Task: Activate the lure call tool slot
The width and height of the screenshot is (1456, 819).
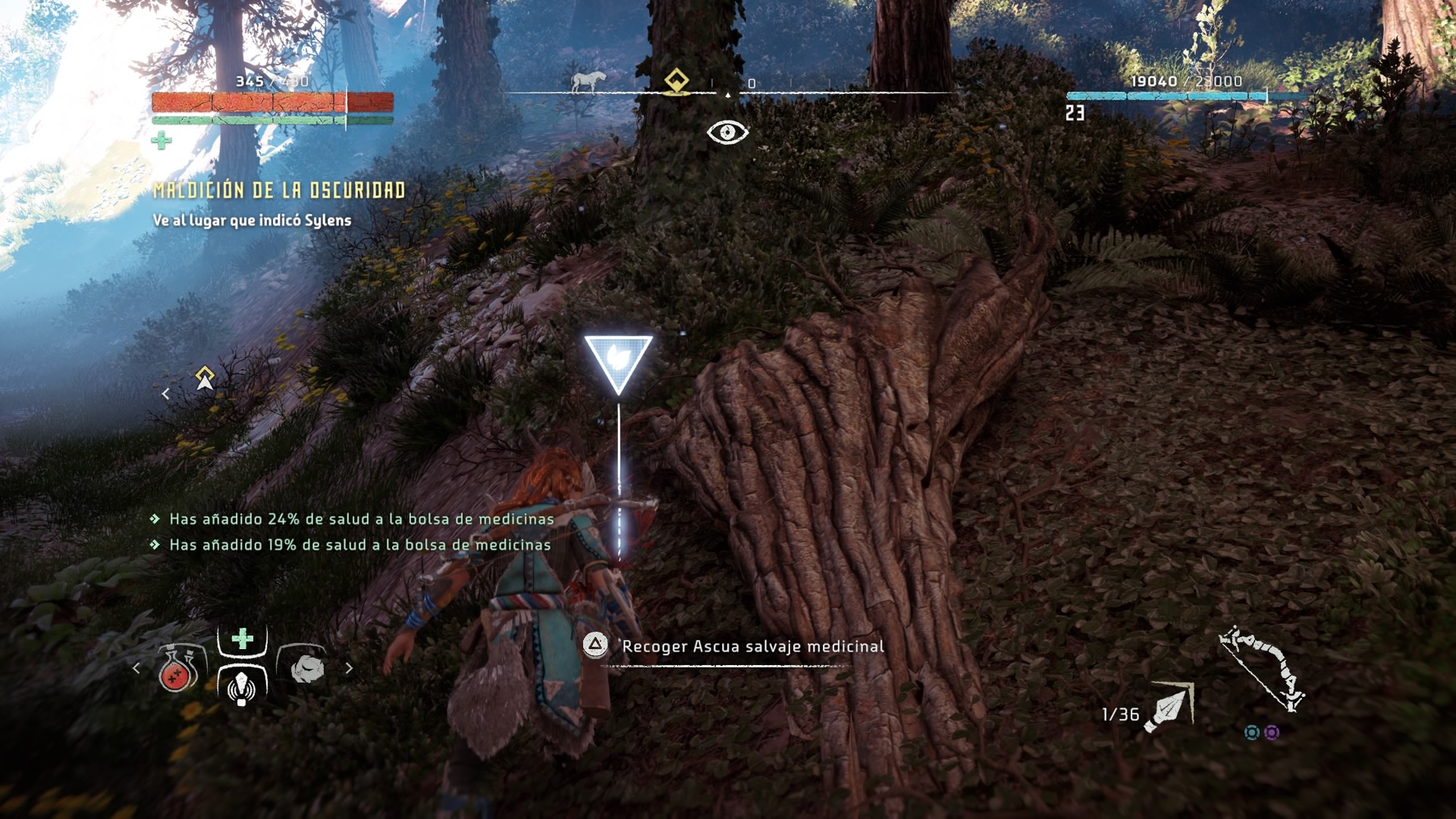Action: tap(242, 685)
